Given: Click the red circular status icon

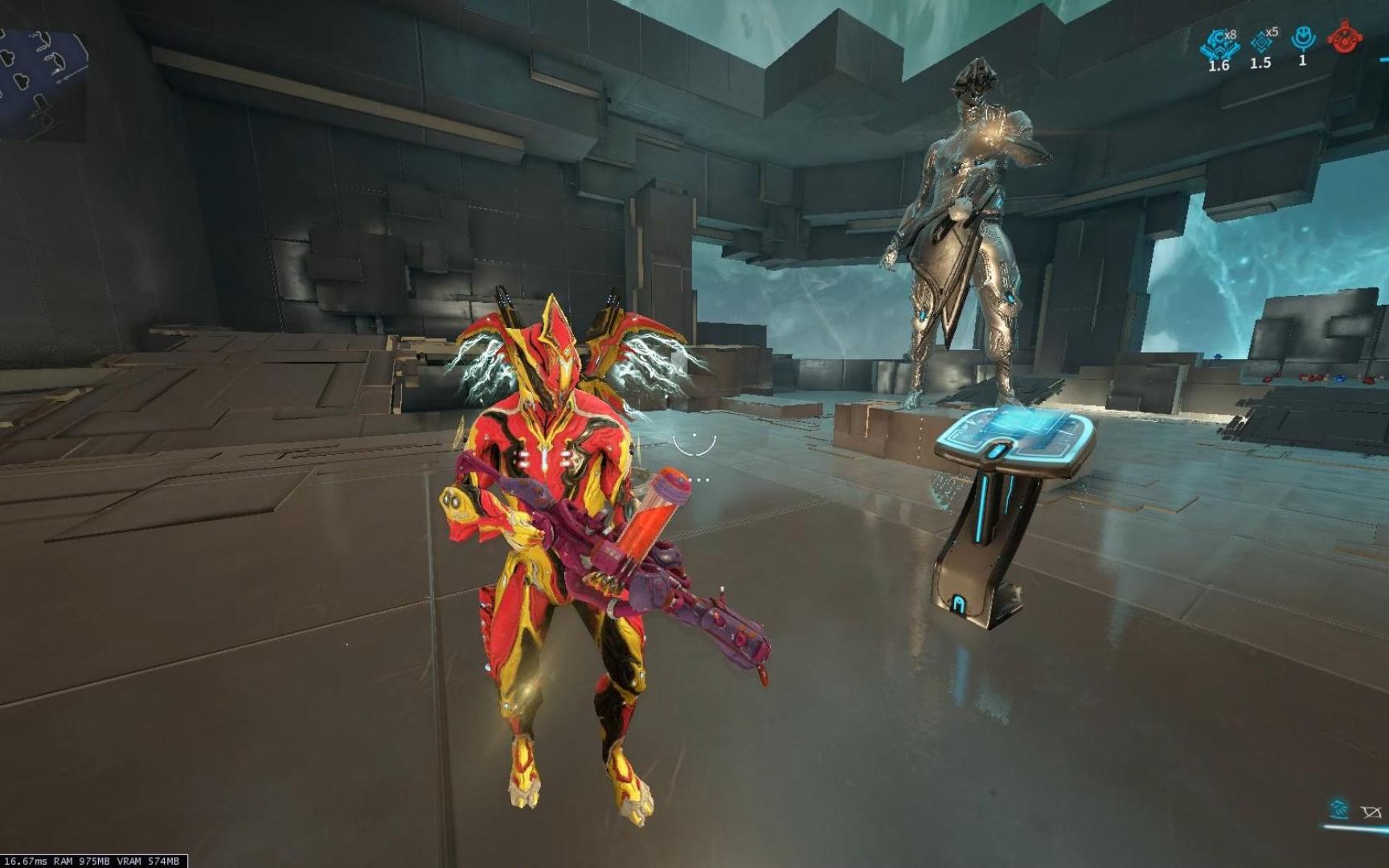Looking at the screenshot, I should click(1341, 39).
